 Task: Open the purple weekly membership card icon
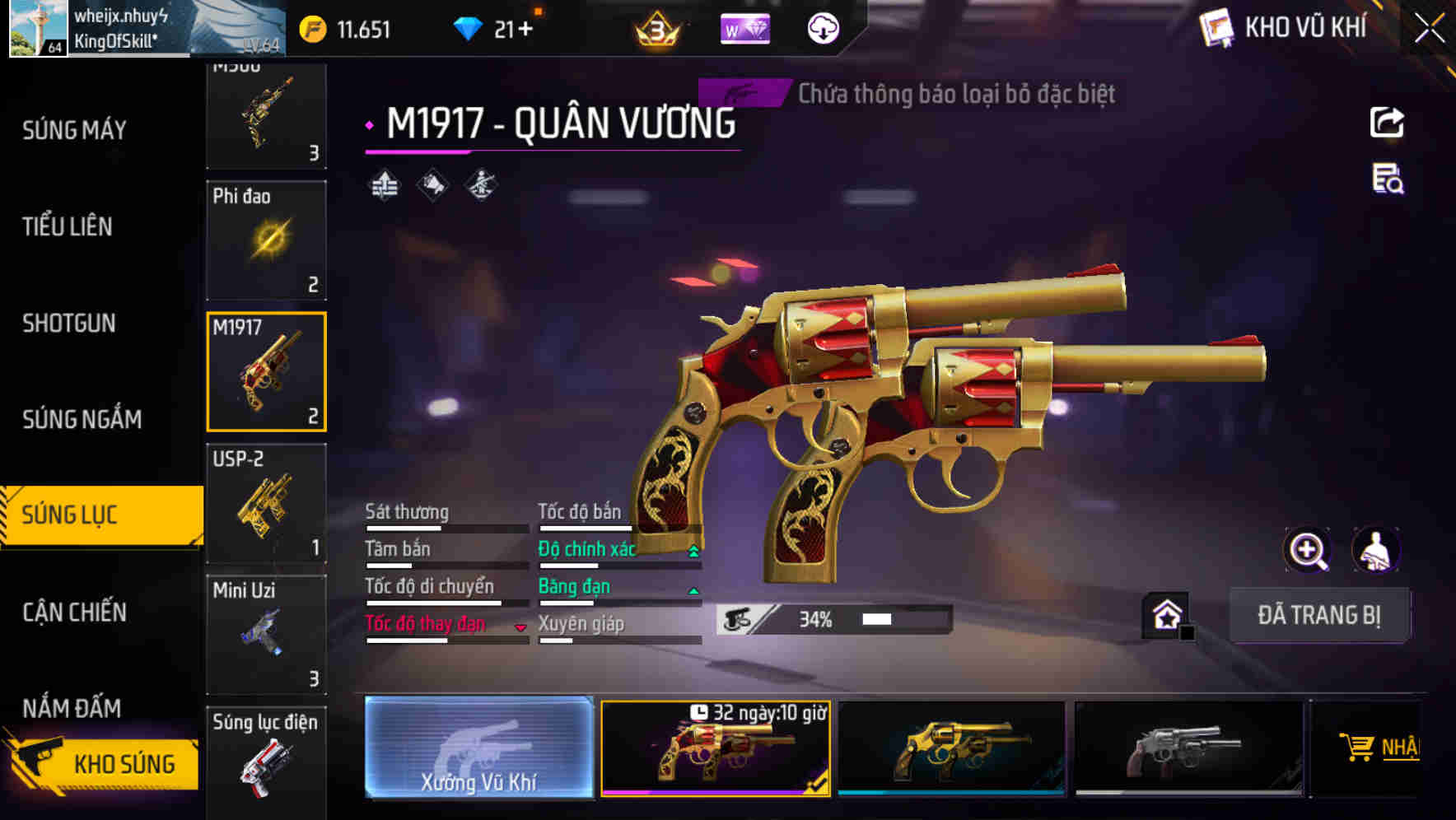[x=744, y=27]
